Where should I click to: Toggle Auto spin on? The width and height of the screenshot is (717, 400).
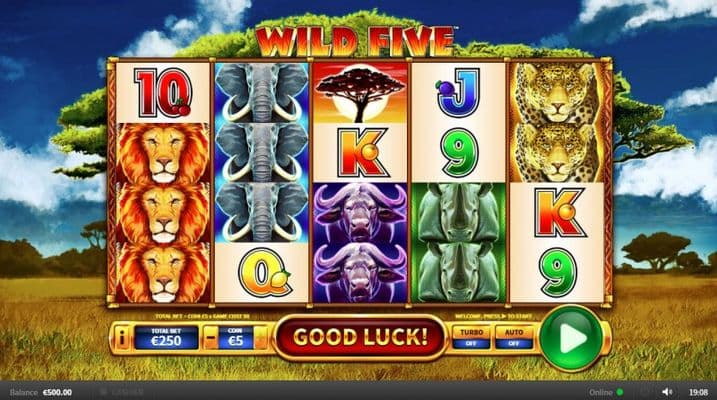(x=513, y=337)
